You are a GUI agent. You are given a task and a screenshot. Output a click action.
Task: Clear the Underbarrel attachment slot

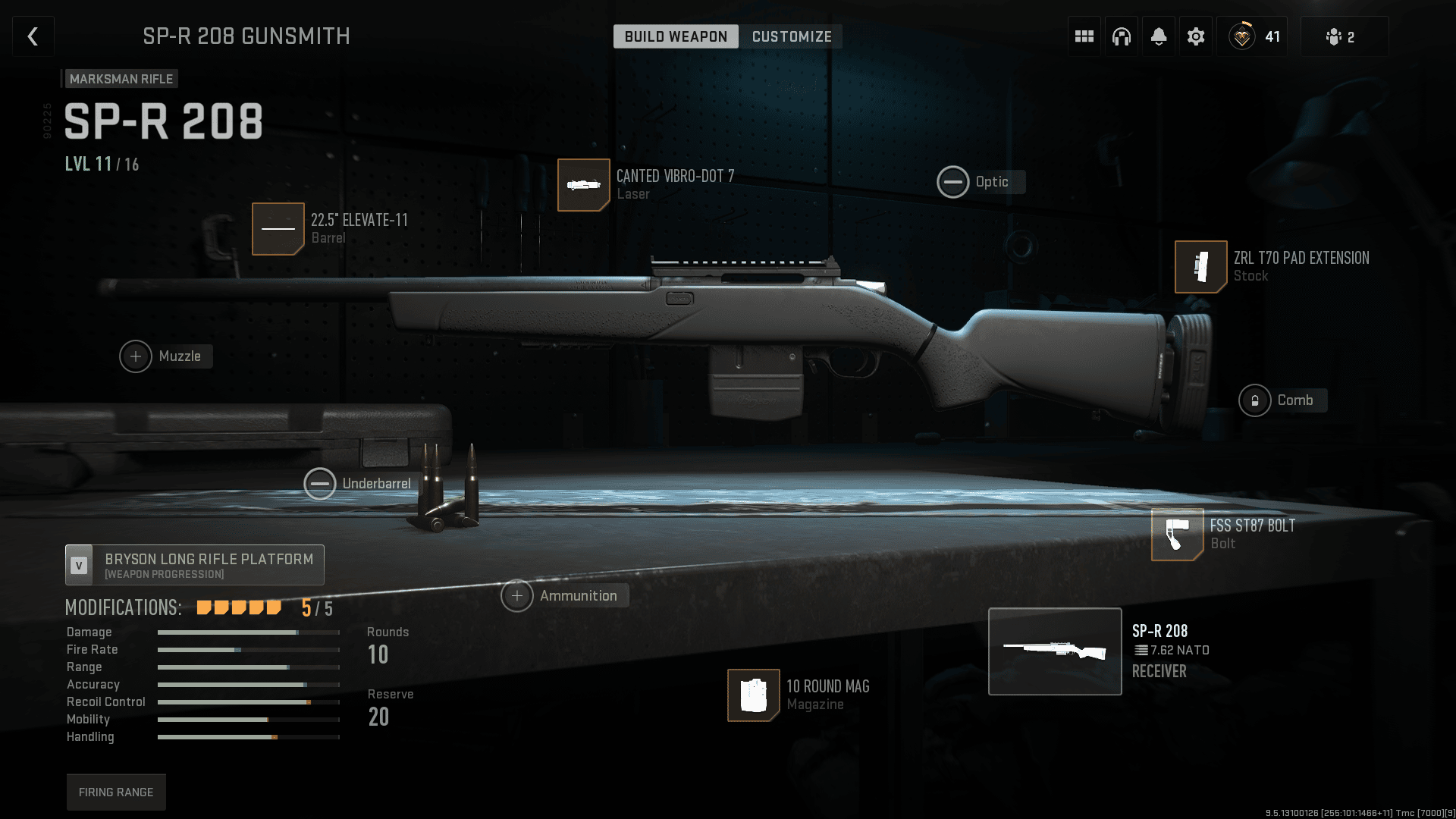(x=320, y=483)
